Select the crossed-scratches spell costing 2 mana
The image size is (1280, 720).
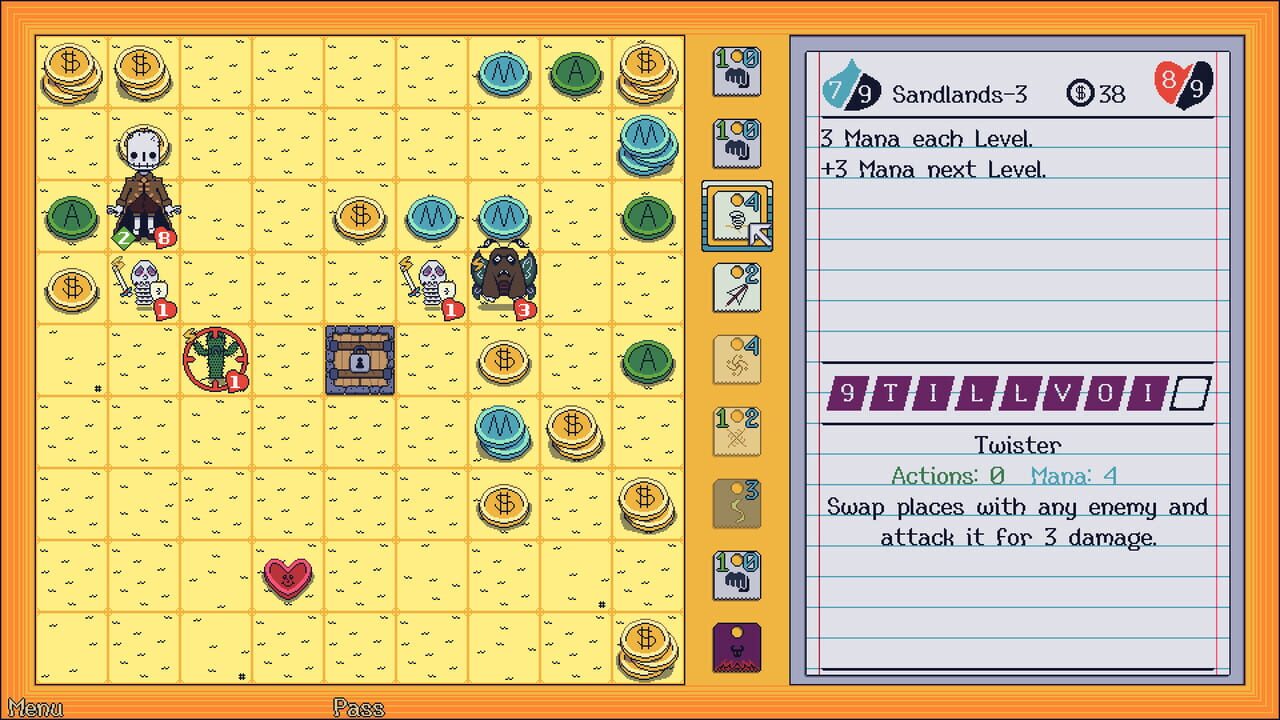pyautogui.click(x=737, y=432)
